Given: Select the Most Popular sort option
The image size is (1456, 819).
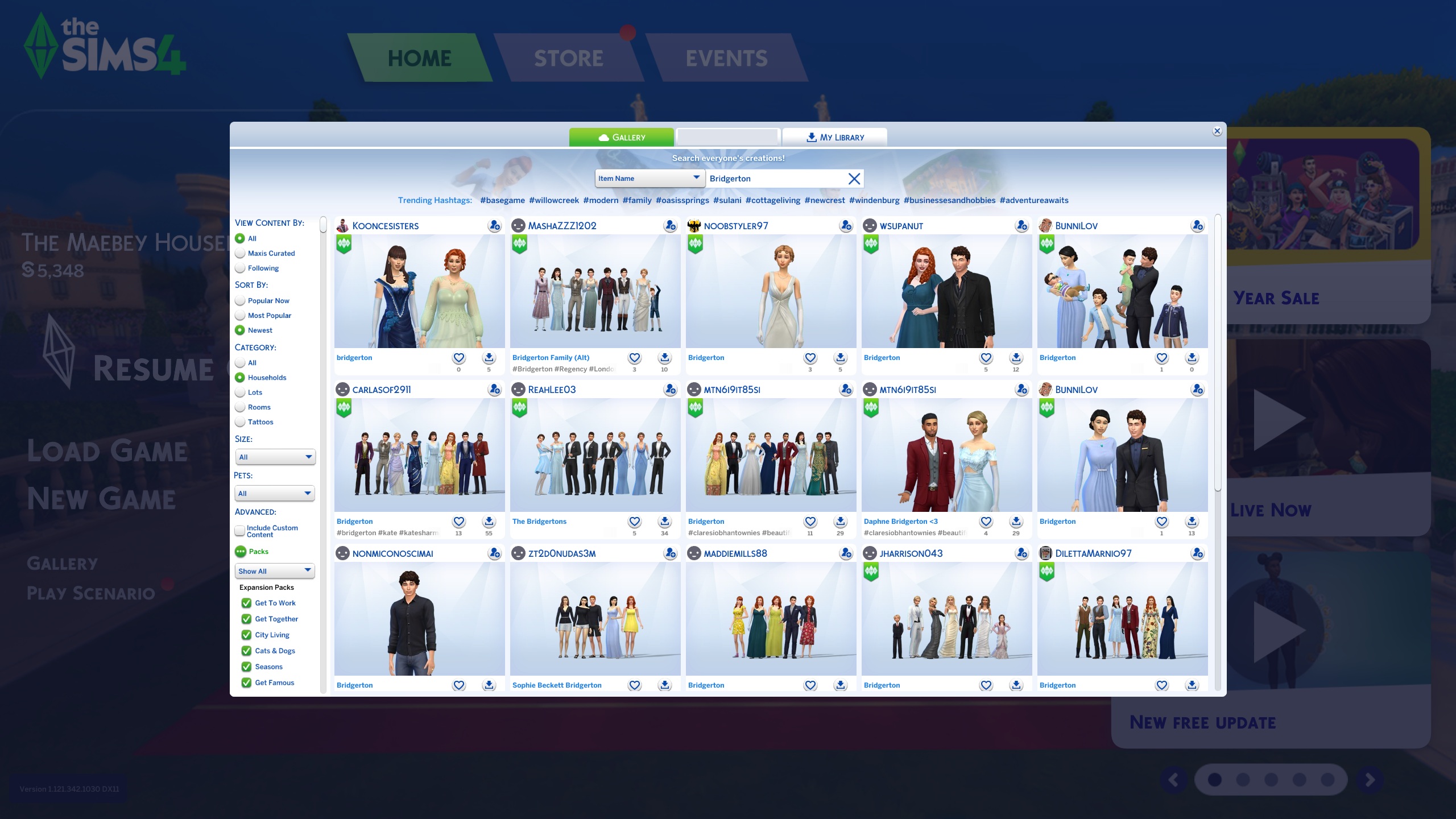Looking at the screenshot, I should (x=240, y=315).
